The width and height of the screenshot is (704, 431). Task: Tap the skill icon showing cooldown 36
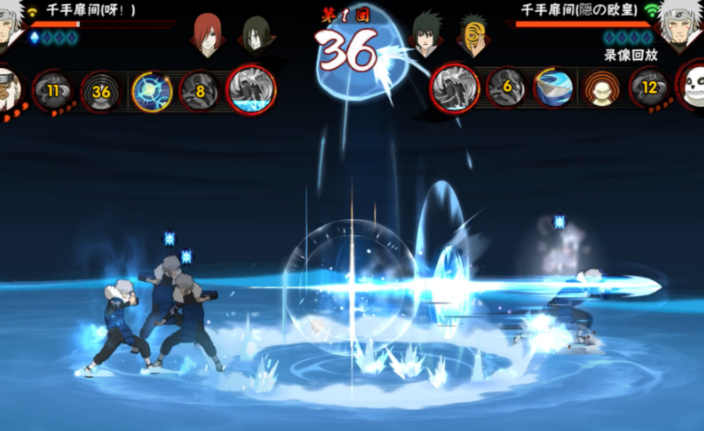(x=101, y=90)
